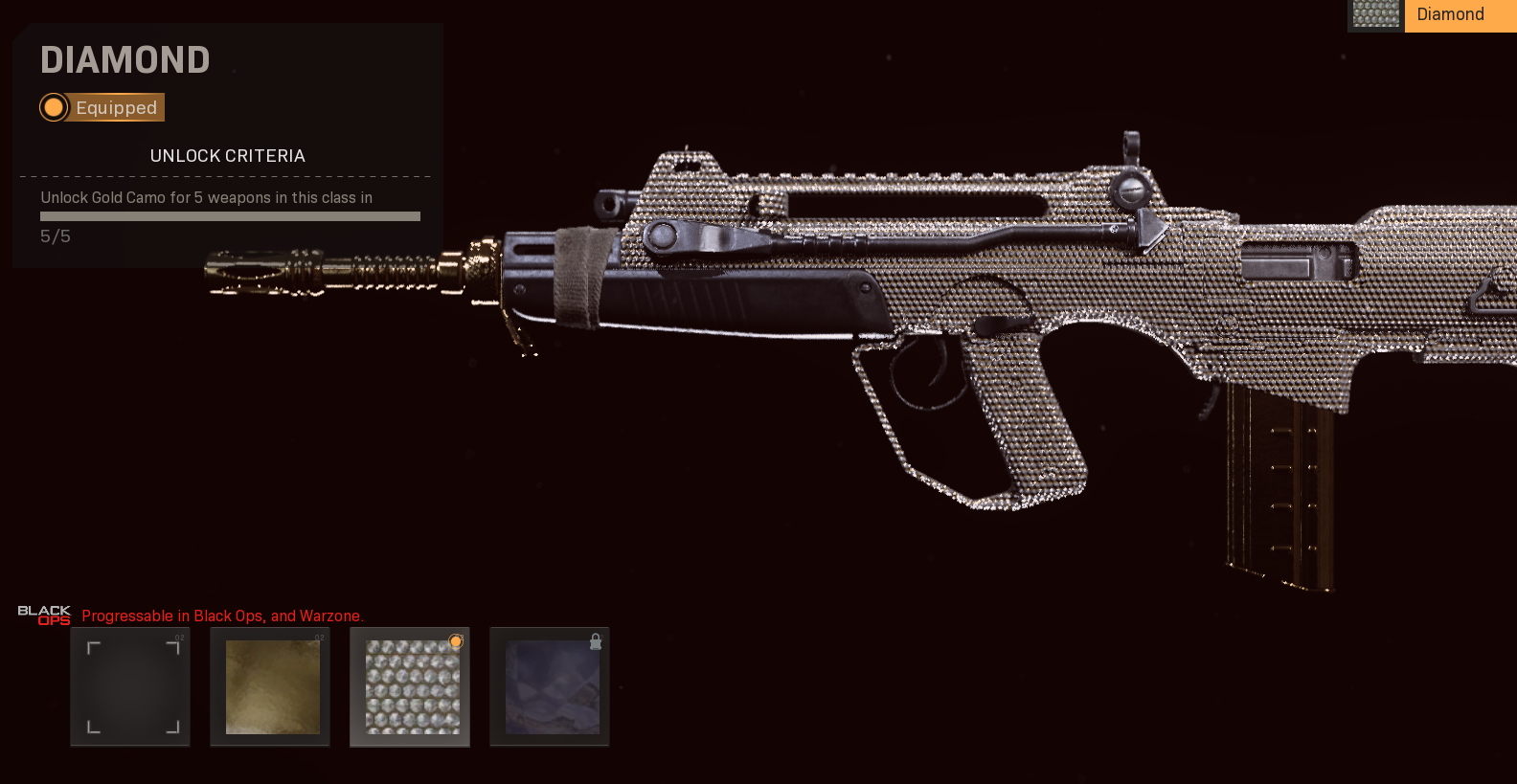Click the Diamond camo preview in the top-right banner
The width and height of the screenshot is (1517, 784).
click(1375, 15)
